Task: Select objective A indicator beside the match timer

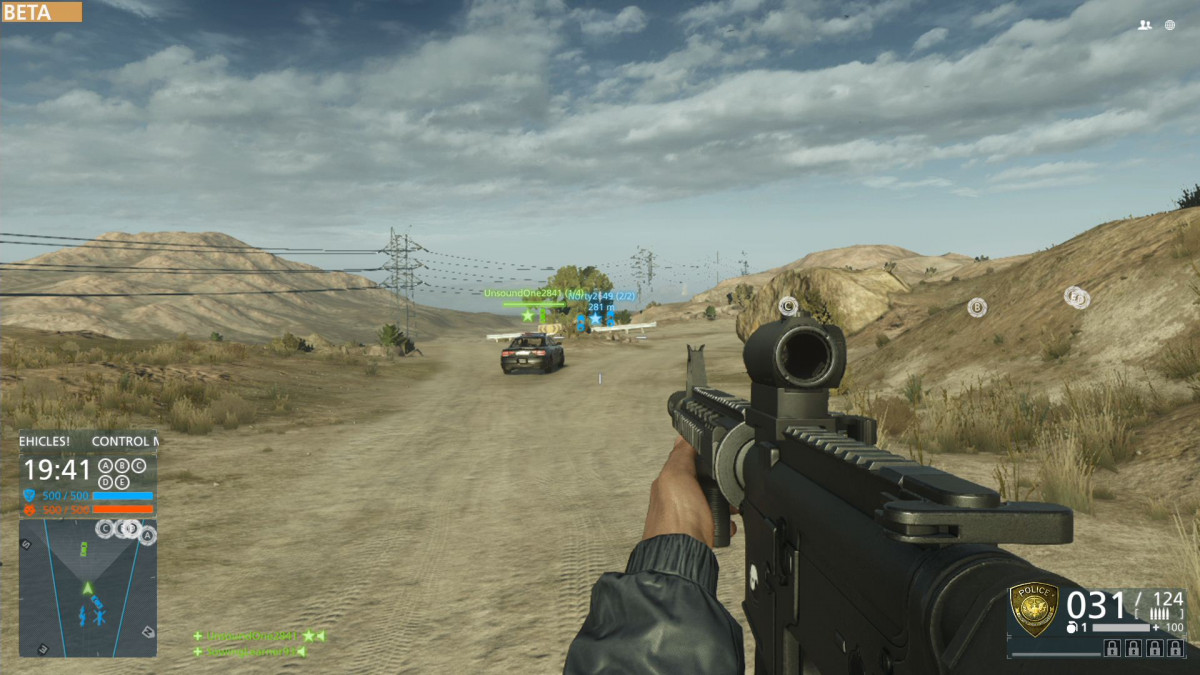Action: tap(107, 466)
